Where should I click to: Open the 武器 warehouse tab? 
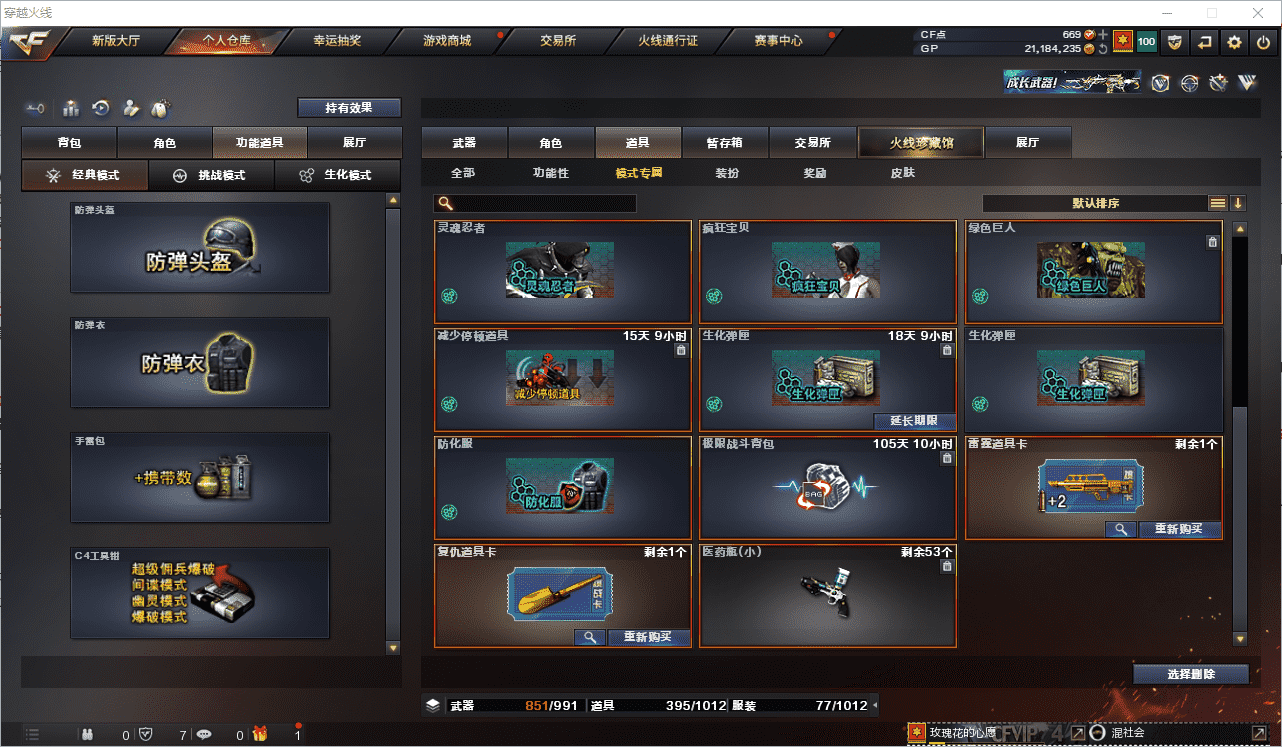click(464, 143)
